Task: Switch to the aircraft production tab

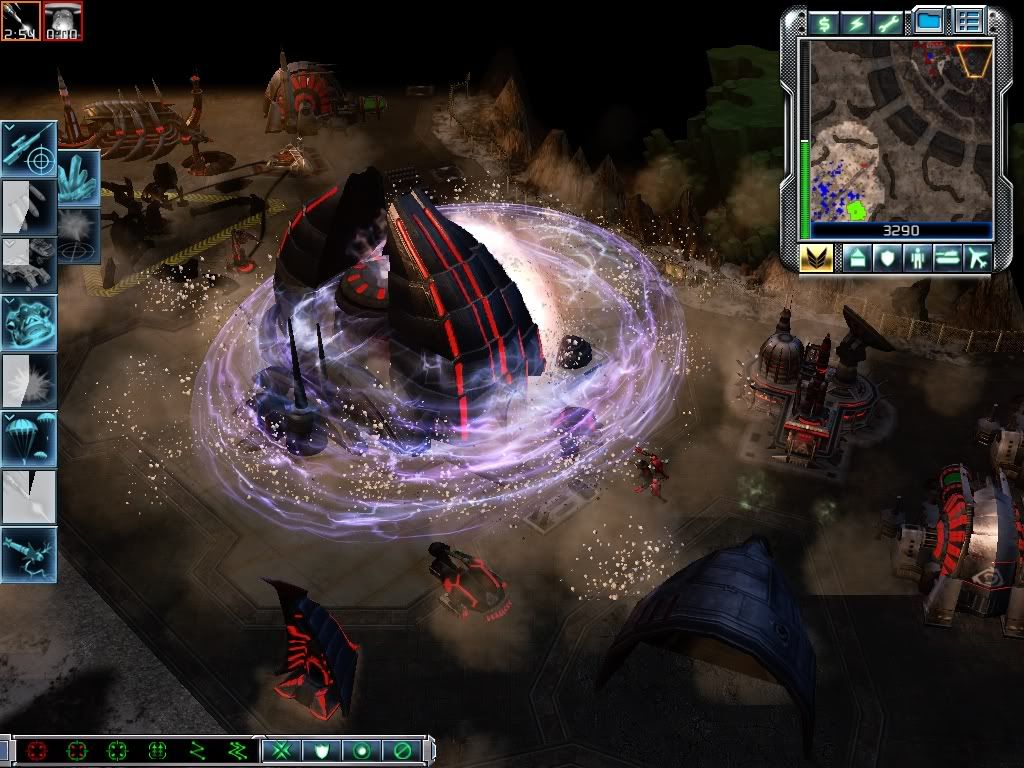Action: [x=977, y=258]
